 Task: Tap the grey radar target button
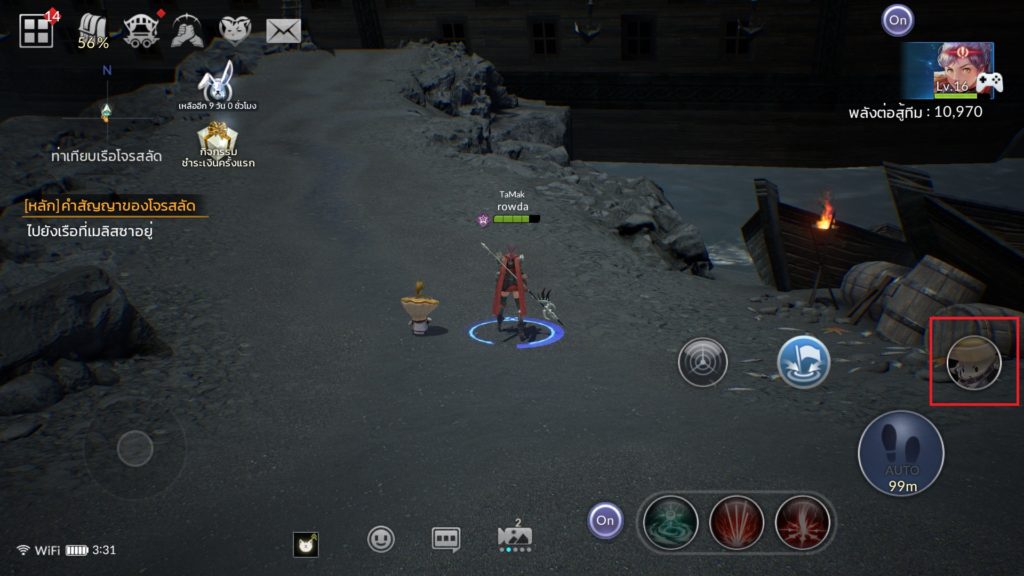[x=703, y=362]
